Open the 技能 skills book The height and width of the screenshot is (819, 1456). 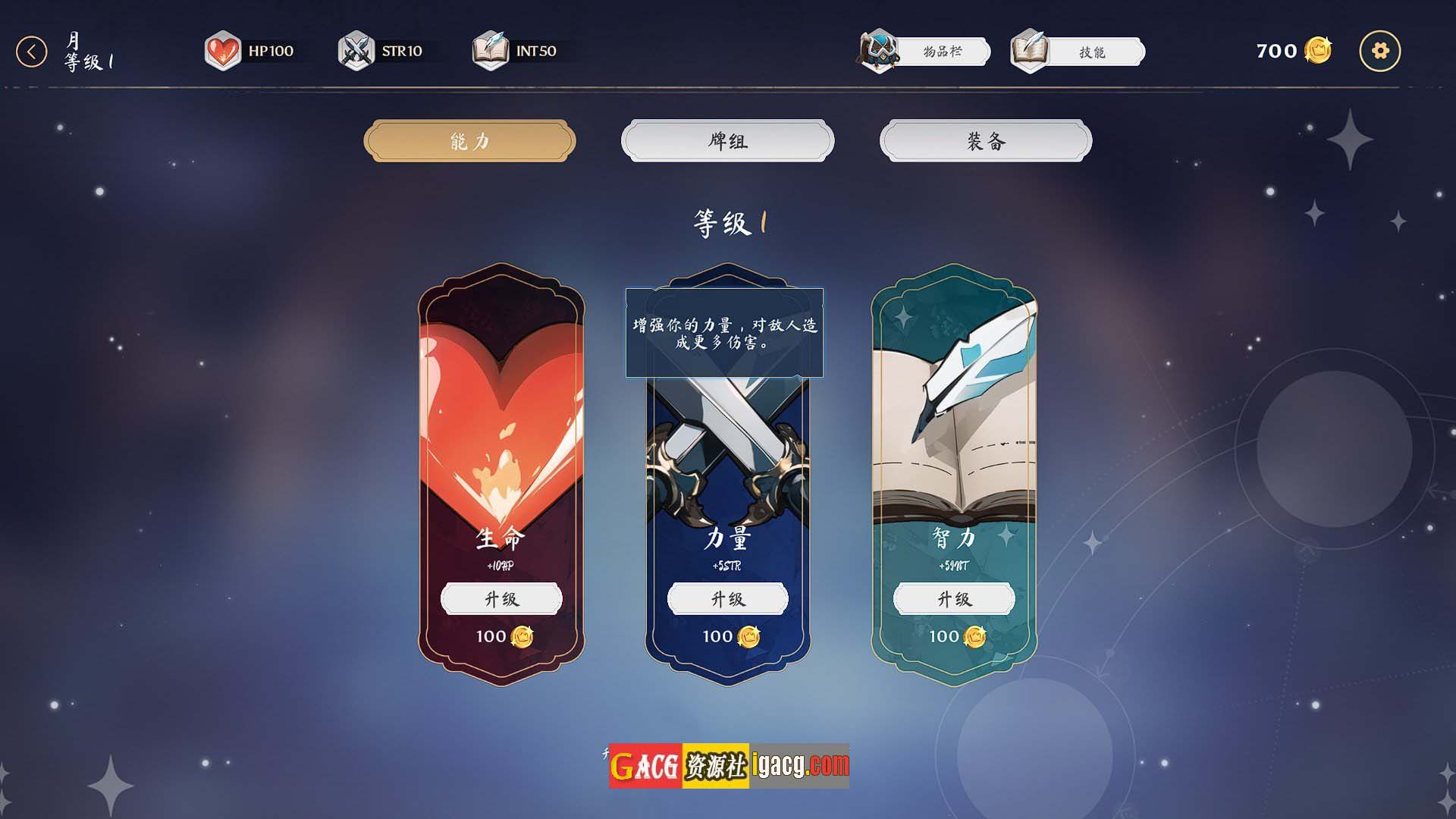coord(1077,52)
